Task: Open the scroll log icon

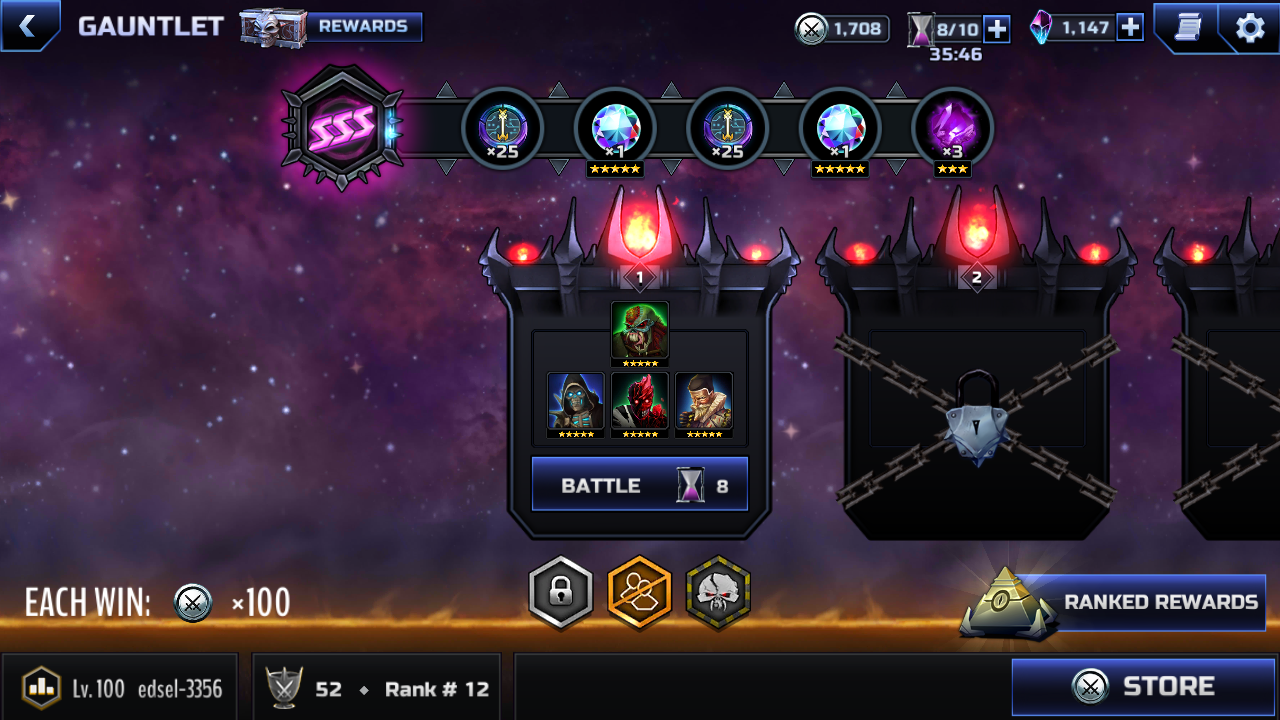Action: pyautogui.click(x=1187, y=27)
